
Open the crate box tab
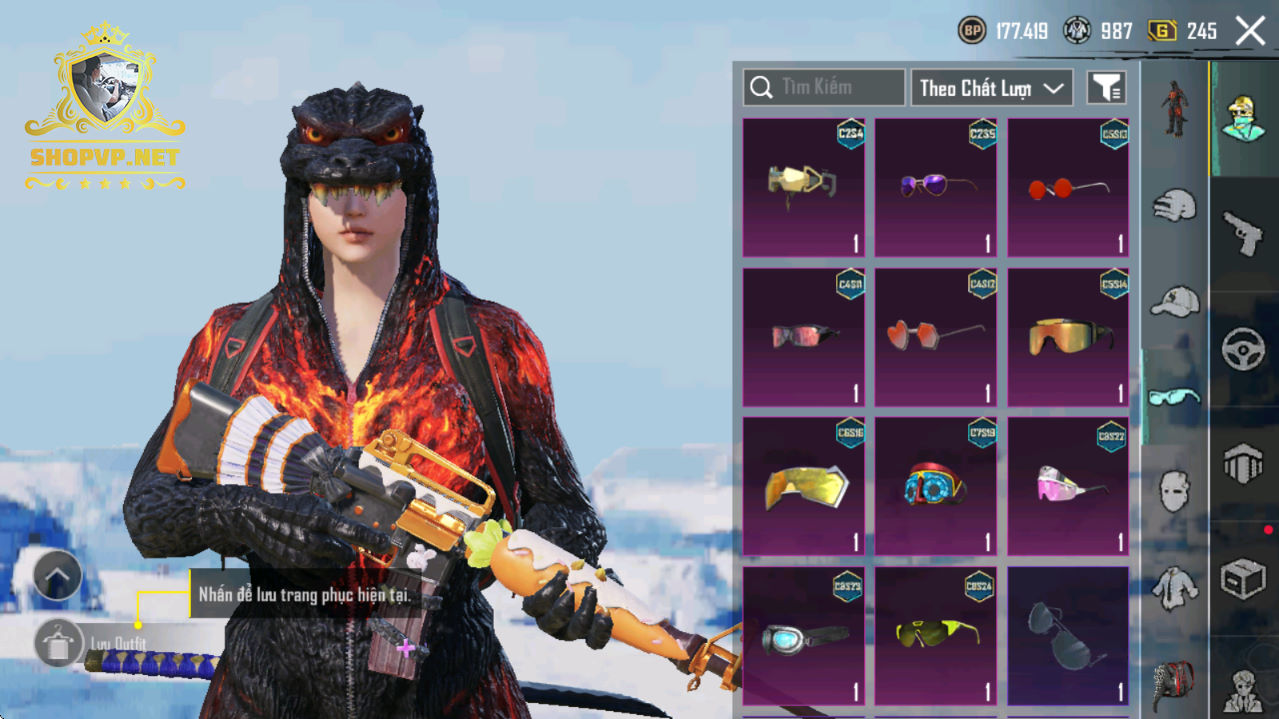coord(1243,578)
